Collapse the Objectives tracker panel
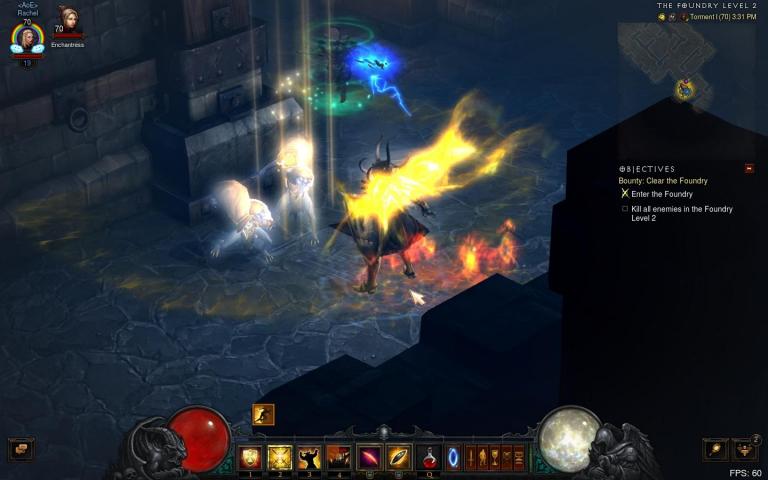Viewport: 768px width, 480px height. [x=749, y=169]
